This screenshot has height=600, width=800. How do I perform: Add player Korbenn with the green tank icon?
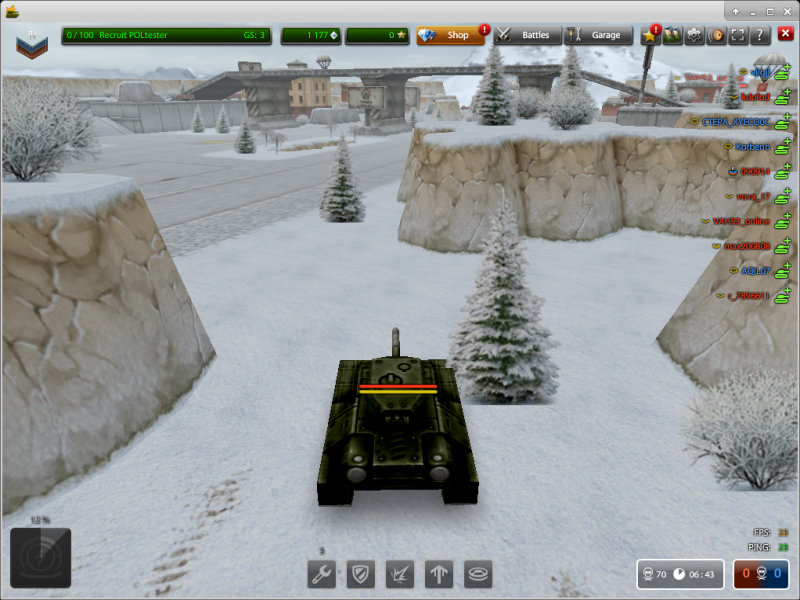click(x=783, y=147)
